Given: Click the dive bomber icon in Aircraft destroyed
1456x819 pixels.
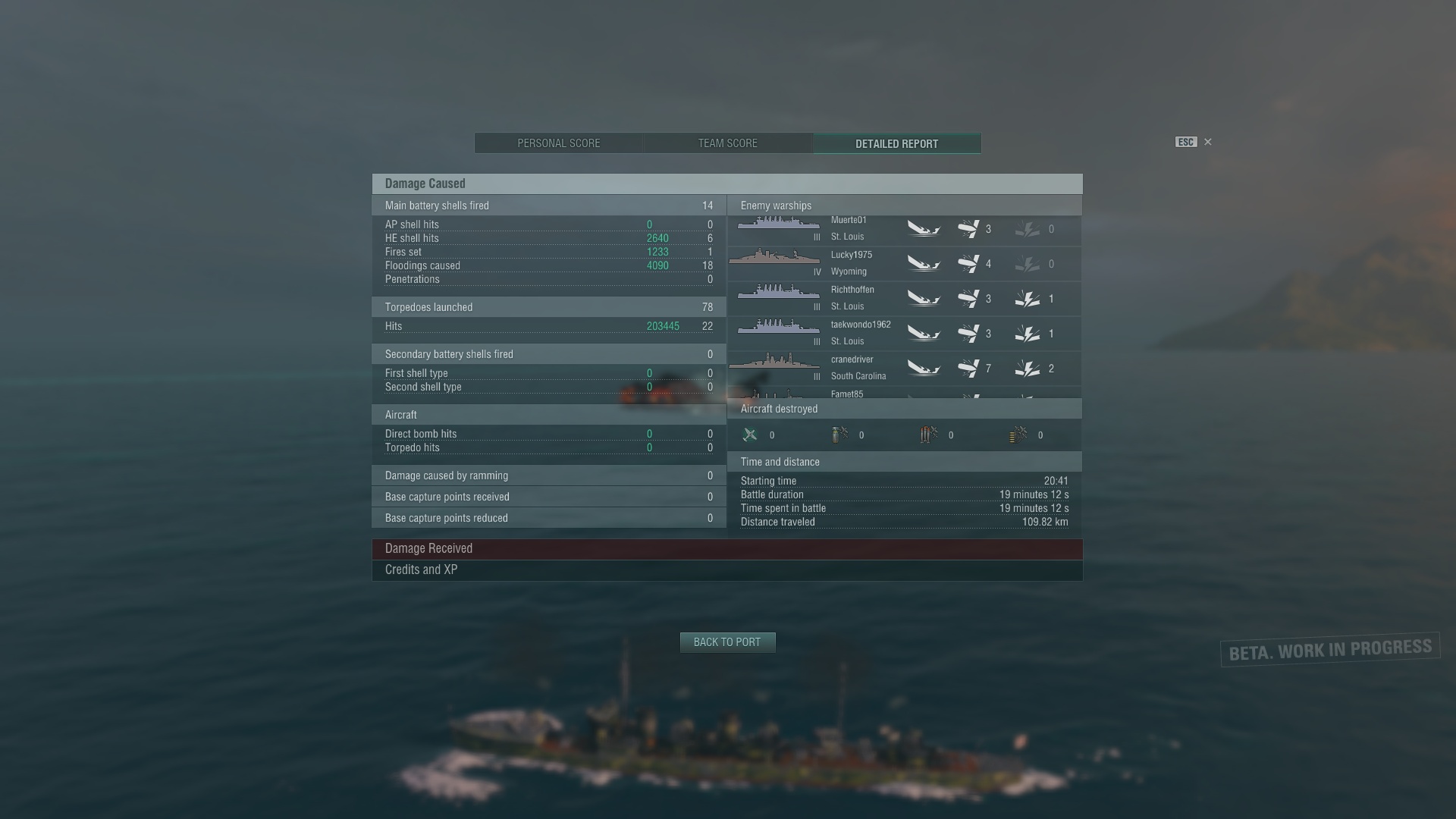Looking at the screenshot, I should [839, 435].
